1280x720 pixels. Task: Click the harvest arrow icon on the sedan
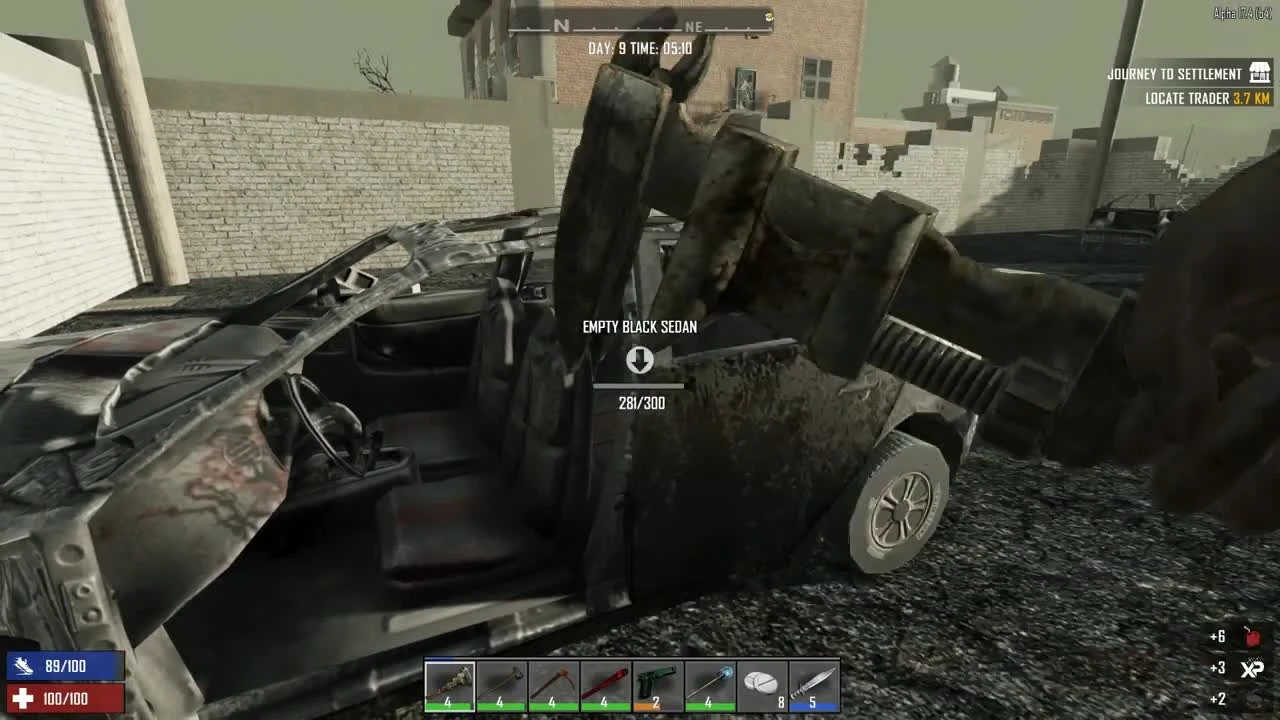click(x=640, y=361)
